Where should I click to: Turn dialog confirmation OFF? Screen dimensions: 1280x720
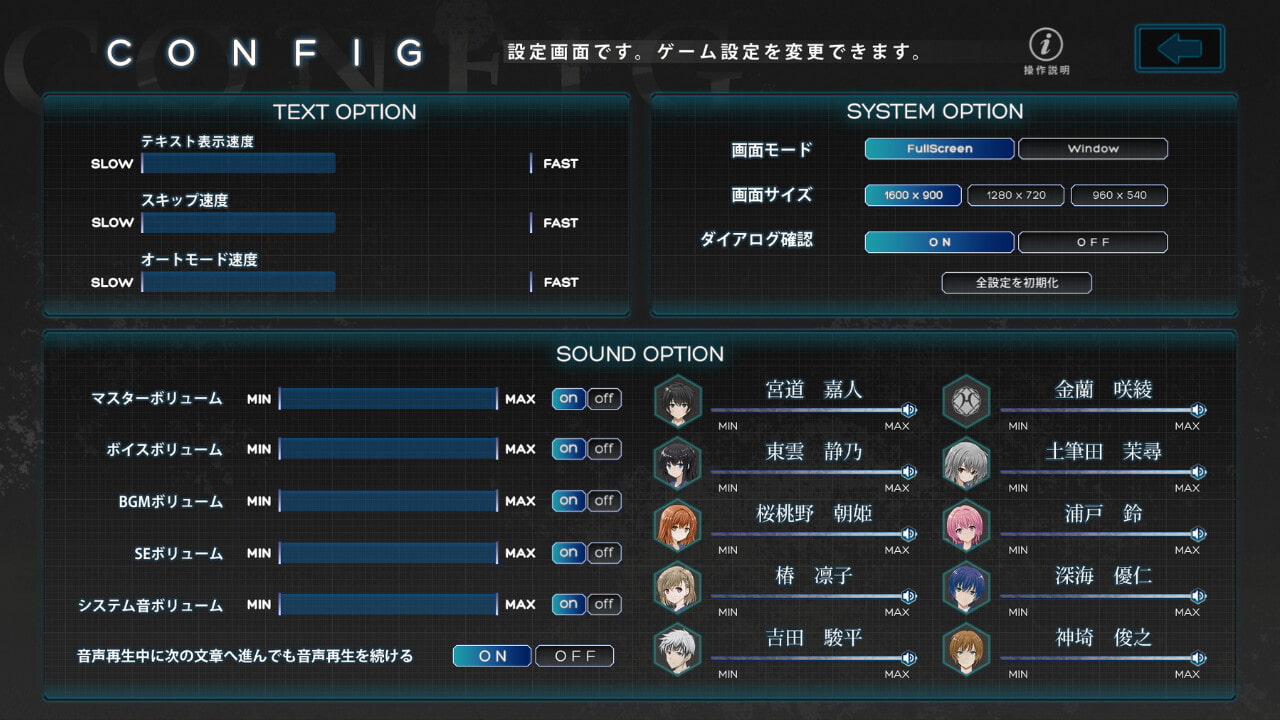tap(1092, 243)
